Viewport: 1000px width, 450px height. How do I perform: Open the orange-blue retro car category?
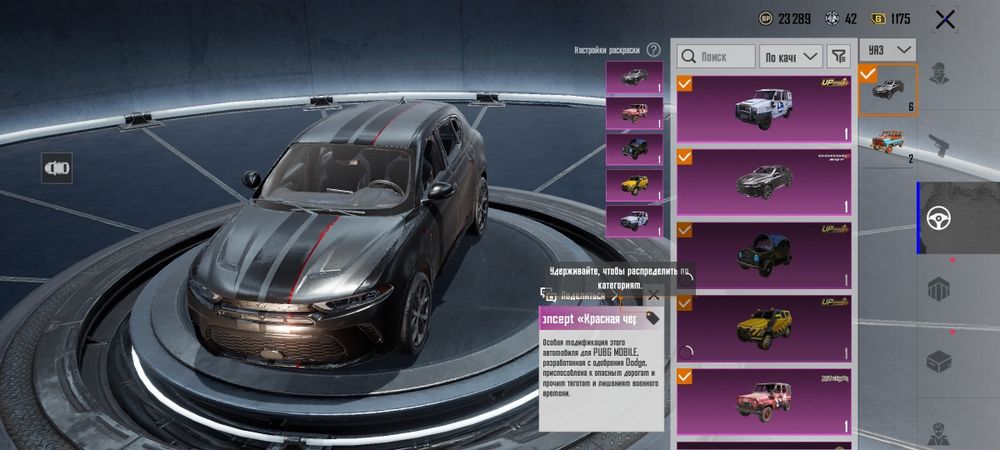pos(888,142)
